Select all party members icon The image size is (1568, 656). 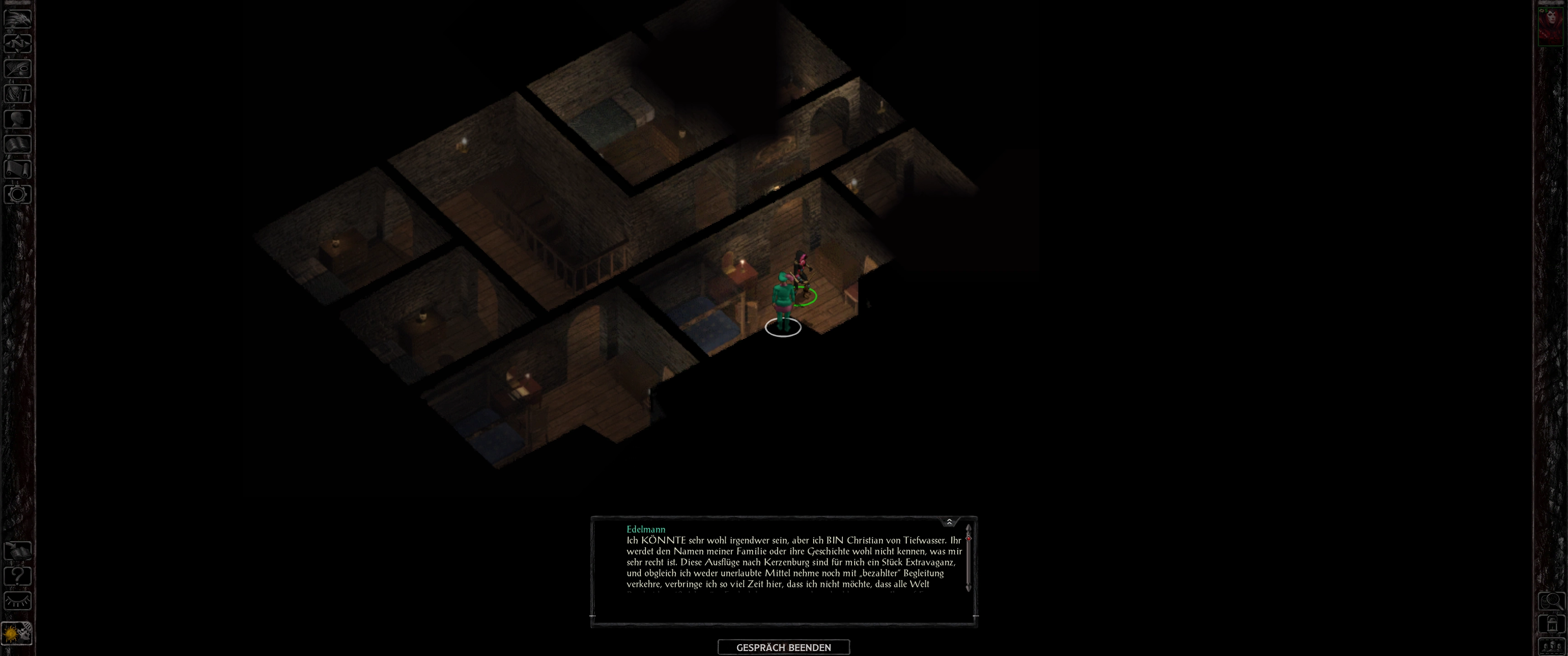(1552, 646)
